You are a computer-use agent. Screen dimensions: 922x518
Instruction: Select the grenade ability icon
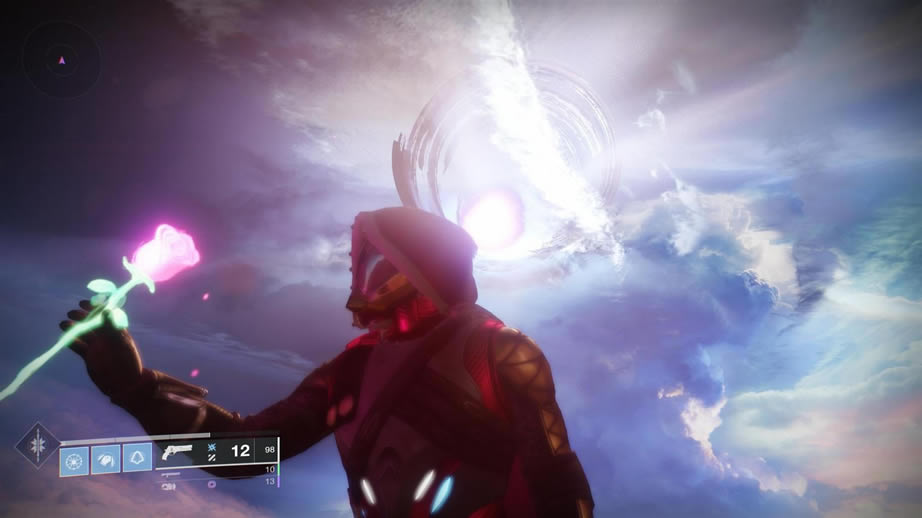tap(74, 459)
